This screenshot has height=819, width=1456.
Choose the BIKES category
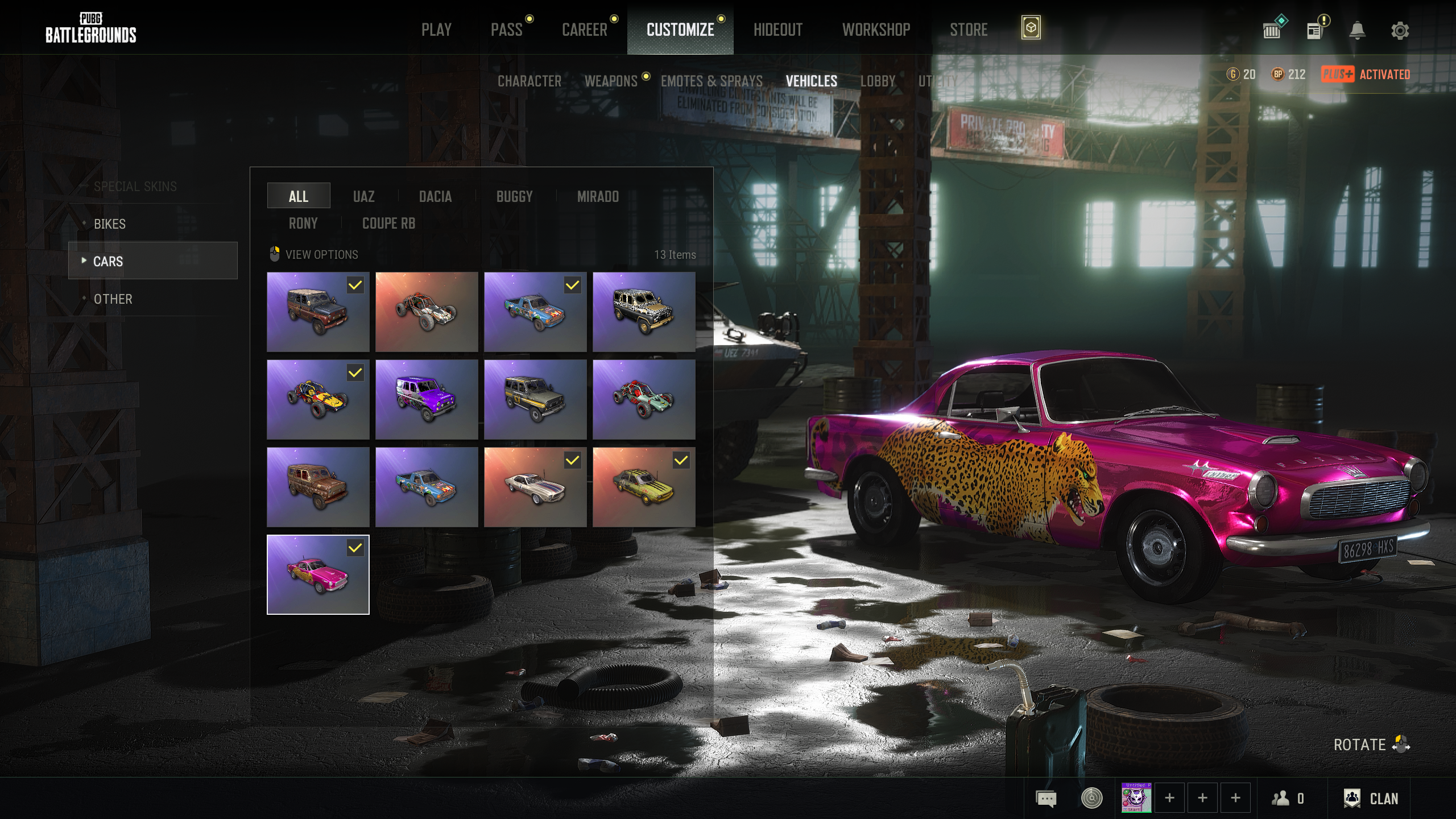[x=110, y=224]
